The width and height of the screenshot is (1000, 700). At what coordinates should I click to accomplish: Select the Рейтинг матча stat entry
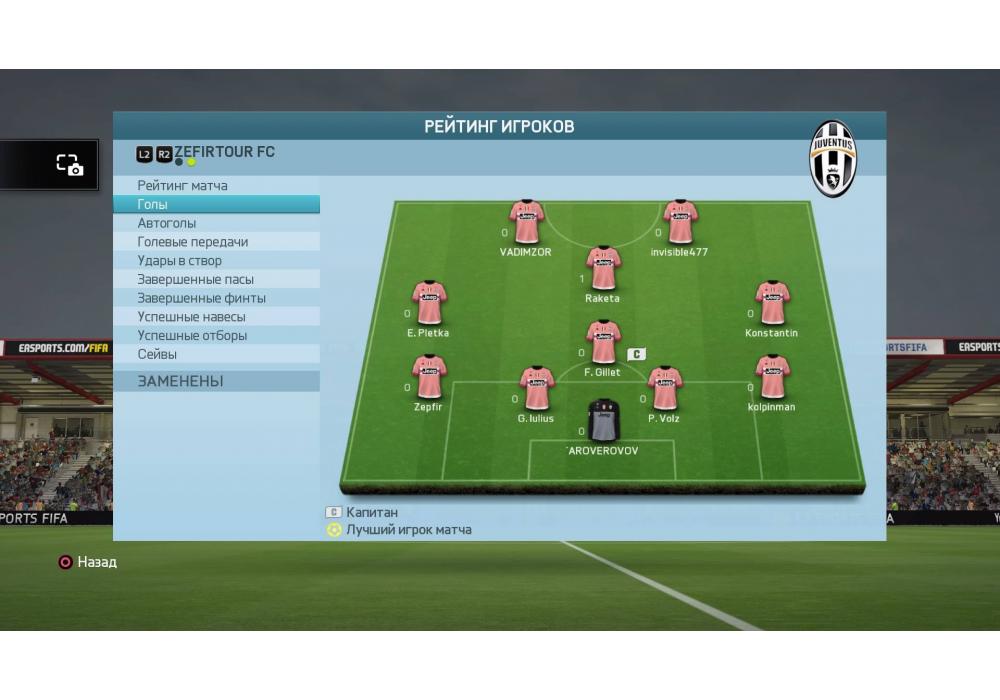(x=182, y=186)
